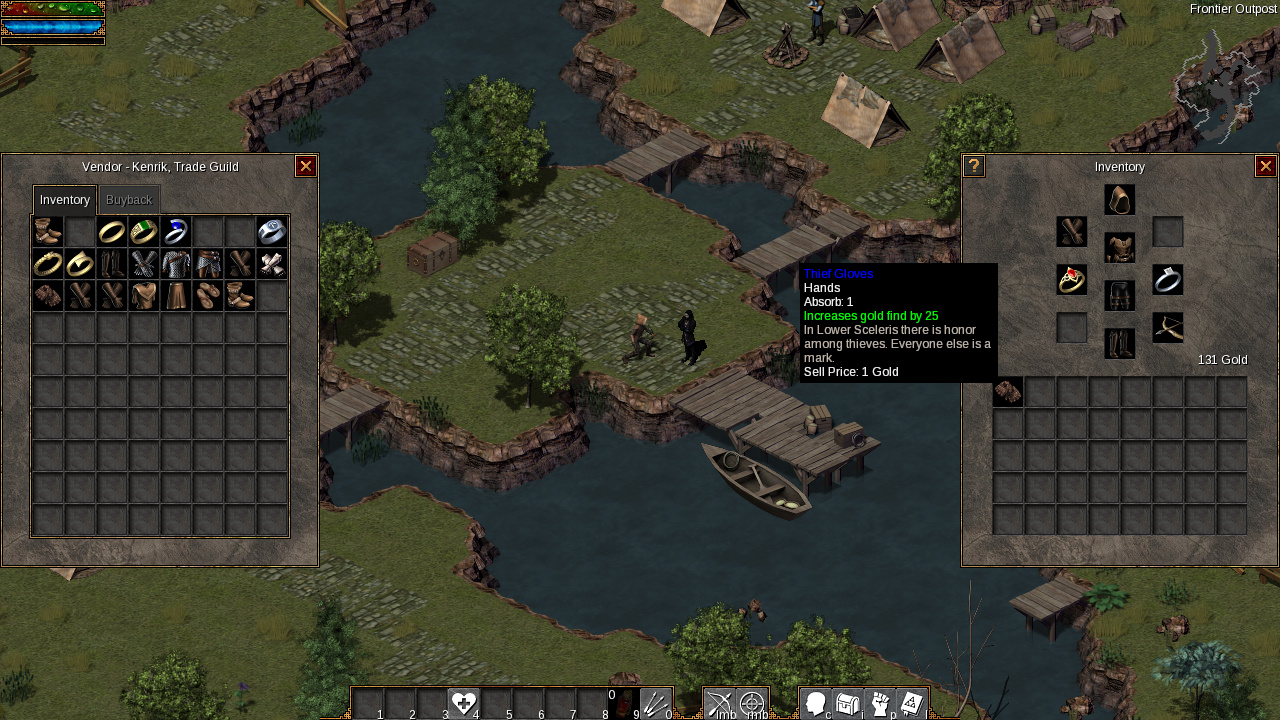Pick the blue sapphire ring in vendor stock
The image size is (1280, 720).
pos(176,232)
